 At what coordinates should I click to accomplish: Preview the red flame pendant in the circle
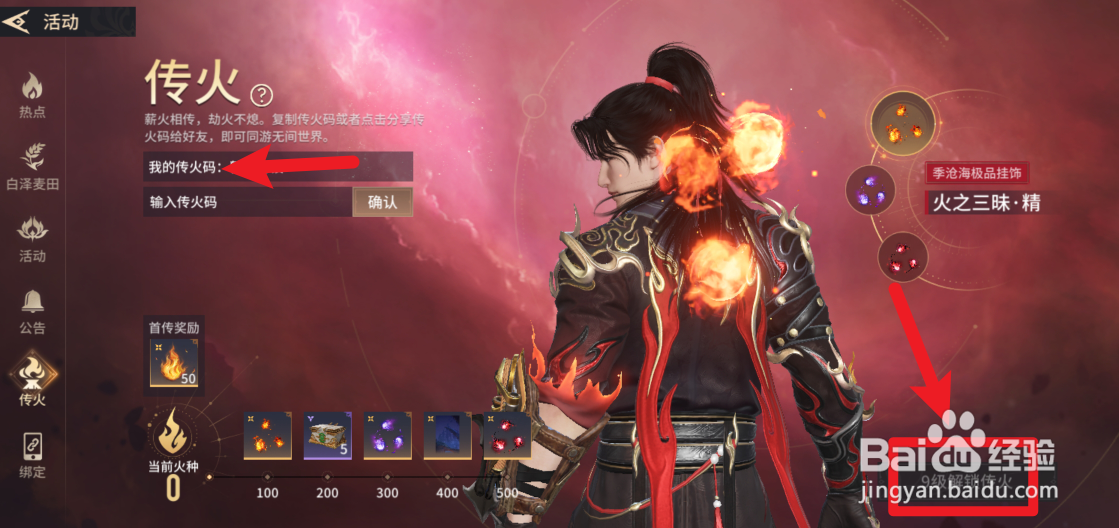click(x=903, y=258)
